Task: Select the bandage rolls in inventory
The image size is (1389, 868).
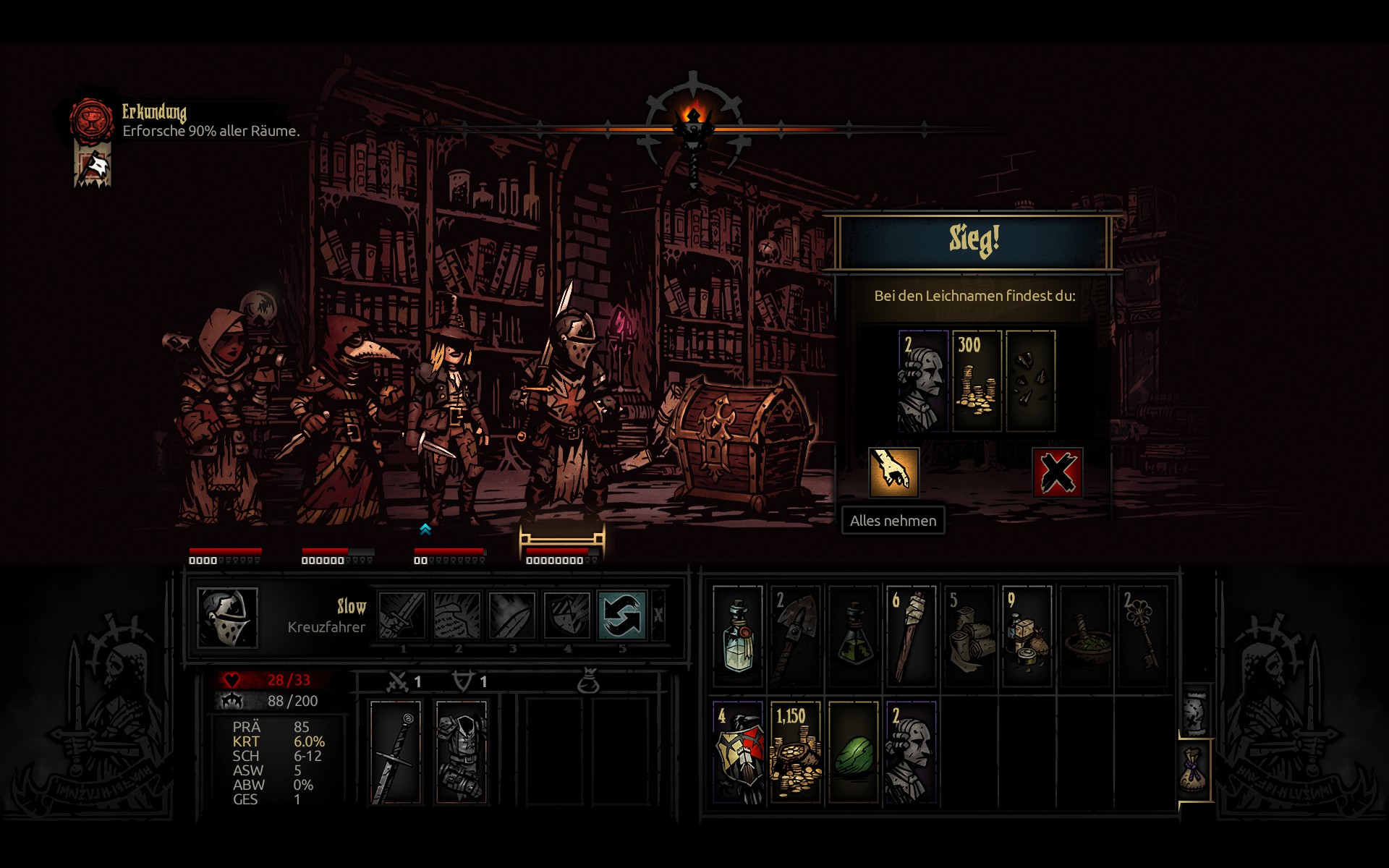Action: coord(969,637)
